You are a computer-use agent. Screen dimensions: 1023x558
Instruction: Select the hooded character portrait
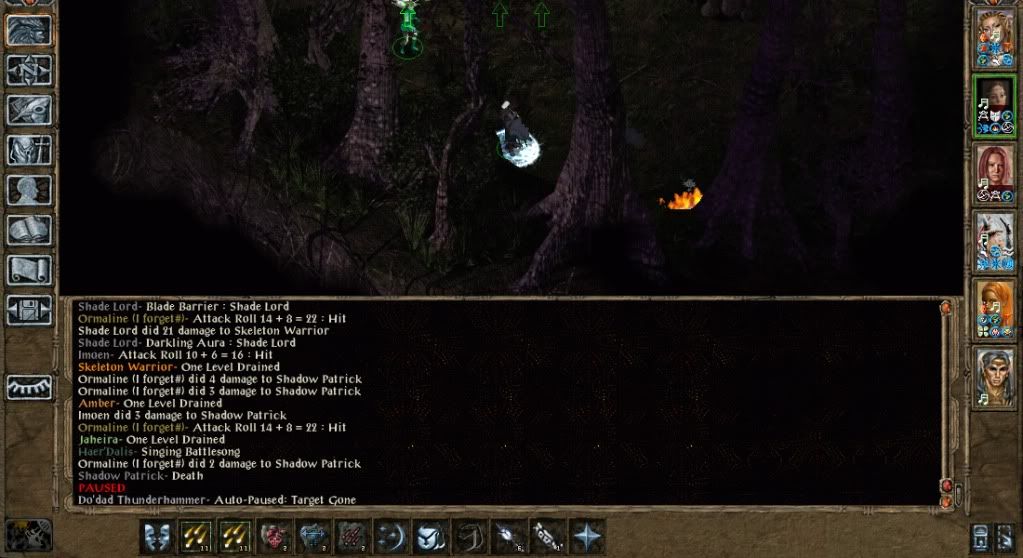(x=995, y=105)
